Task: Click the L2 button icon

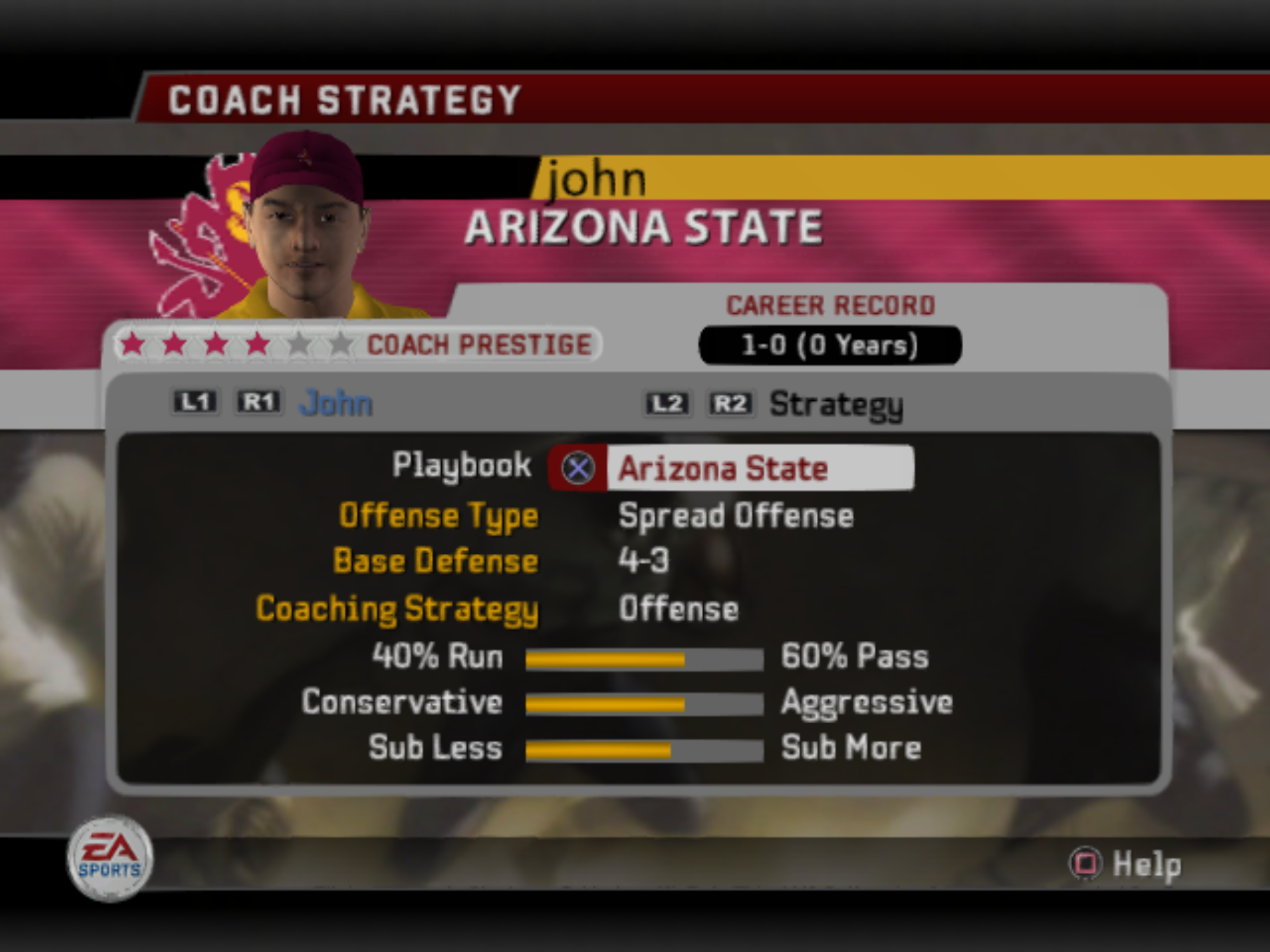Action: pos(667,404)
